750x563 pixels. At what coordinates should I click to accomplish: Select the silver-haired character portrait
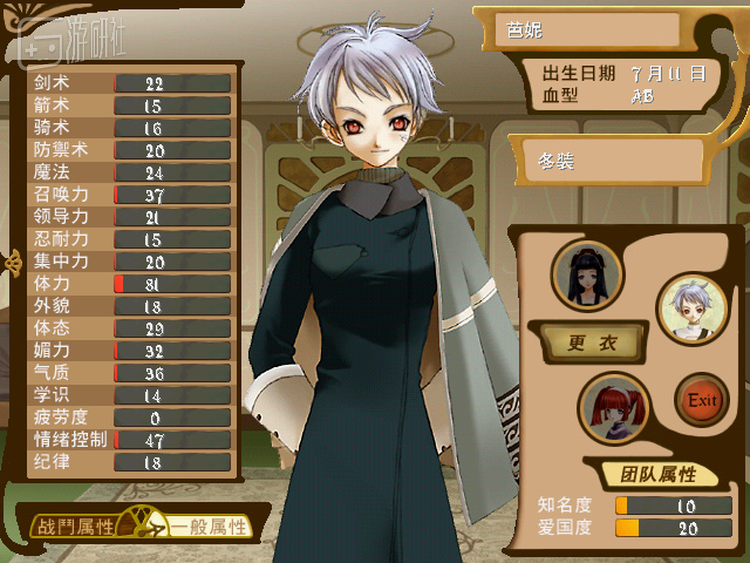[x=692, y=308]
